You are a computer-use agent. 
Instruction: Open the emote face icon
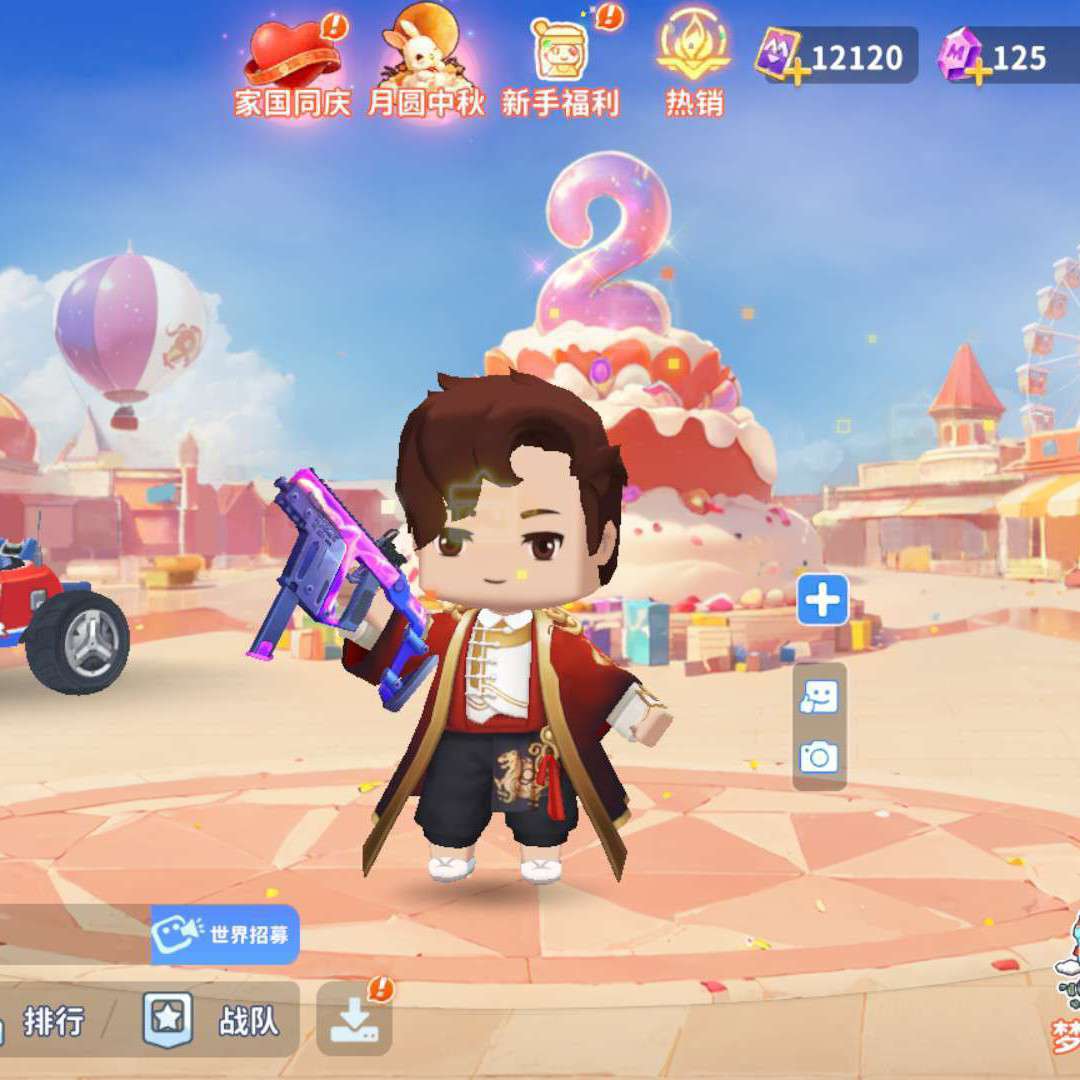[819, 697]
